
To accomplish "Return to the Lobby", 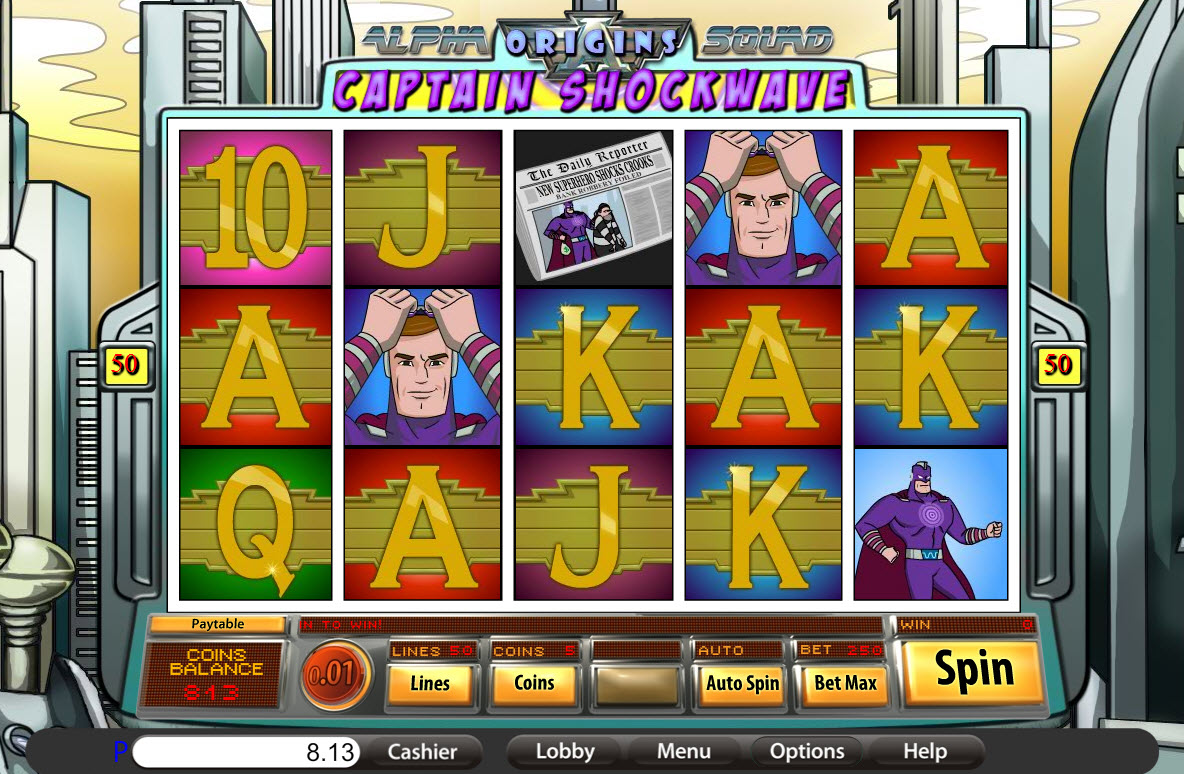I will click(x=565, y=752).
